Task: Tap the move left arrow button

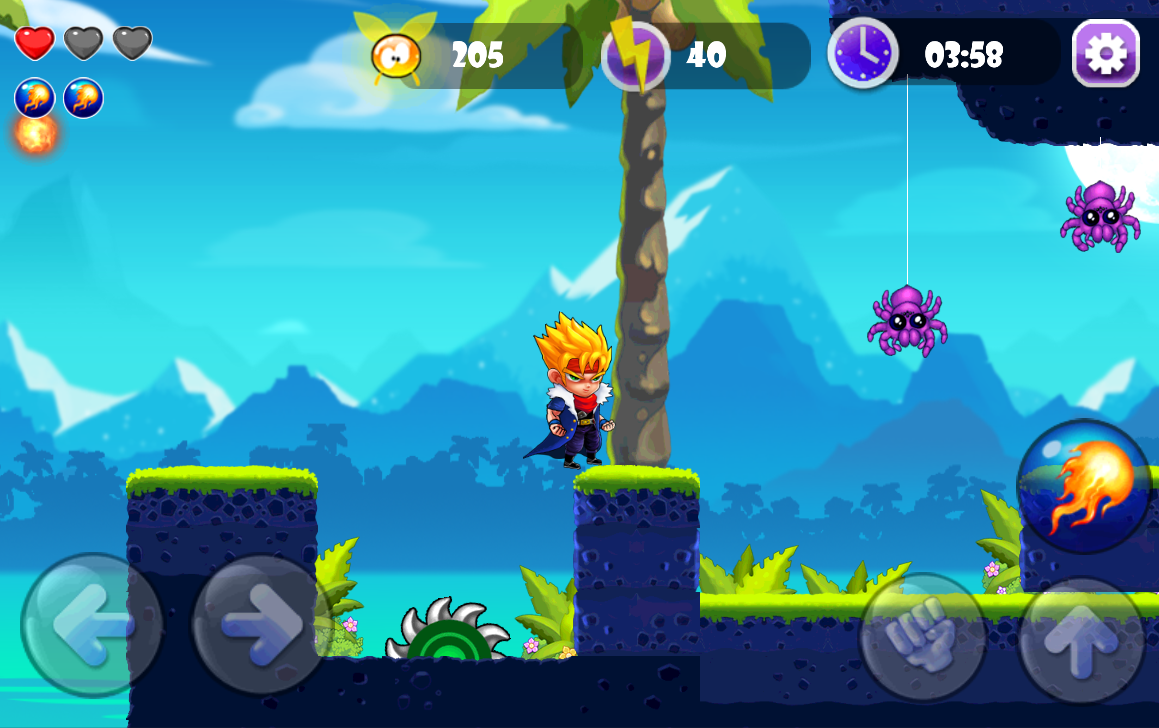Action: [x=92, y=625]
